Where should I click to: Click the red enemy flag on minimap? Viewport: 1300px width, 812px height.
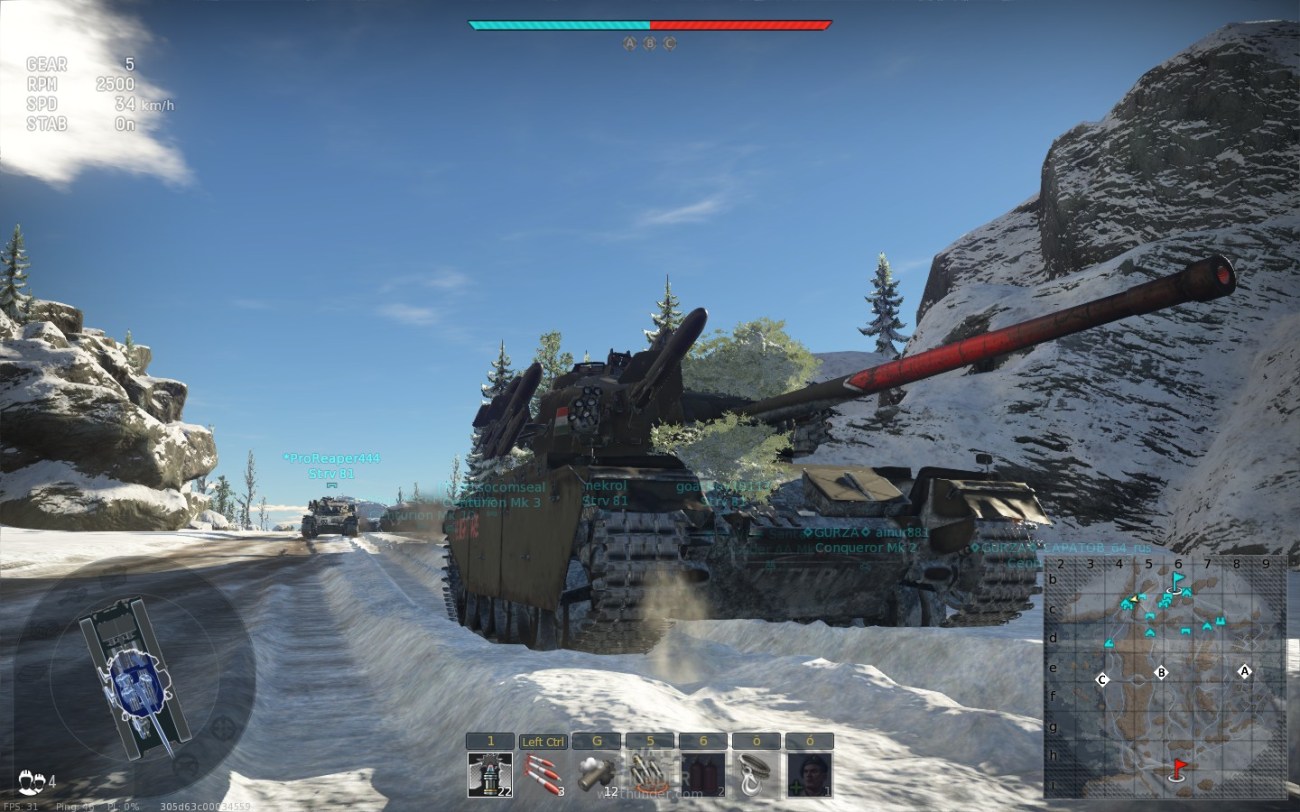pyautogui.click(x=1179, y=768)
